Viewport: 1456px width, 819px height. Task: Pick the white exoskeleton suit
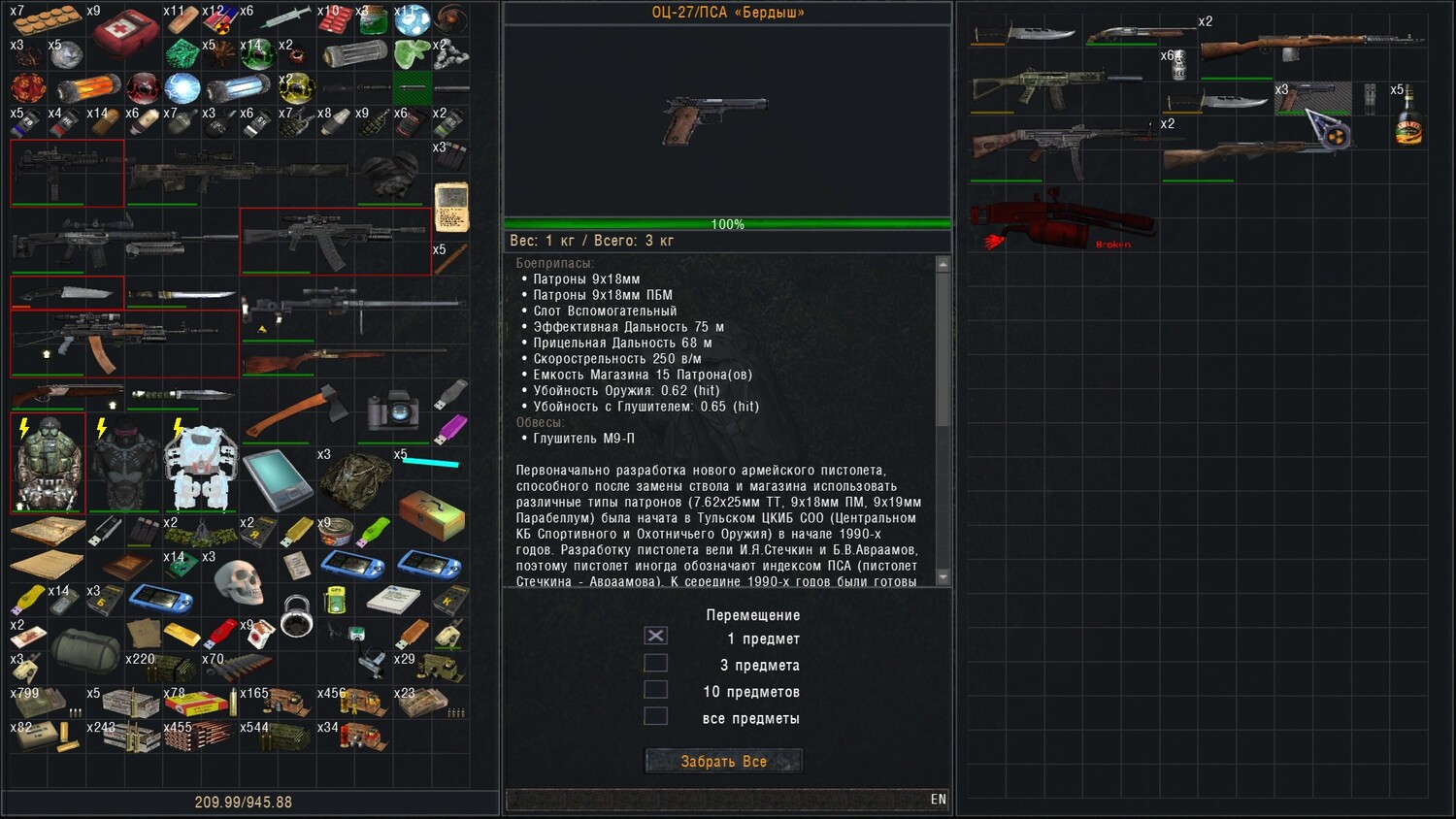(x=201, y=468)
